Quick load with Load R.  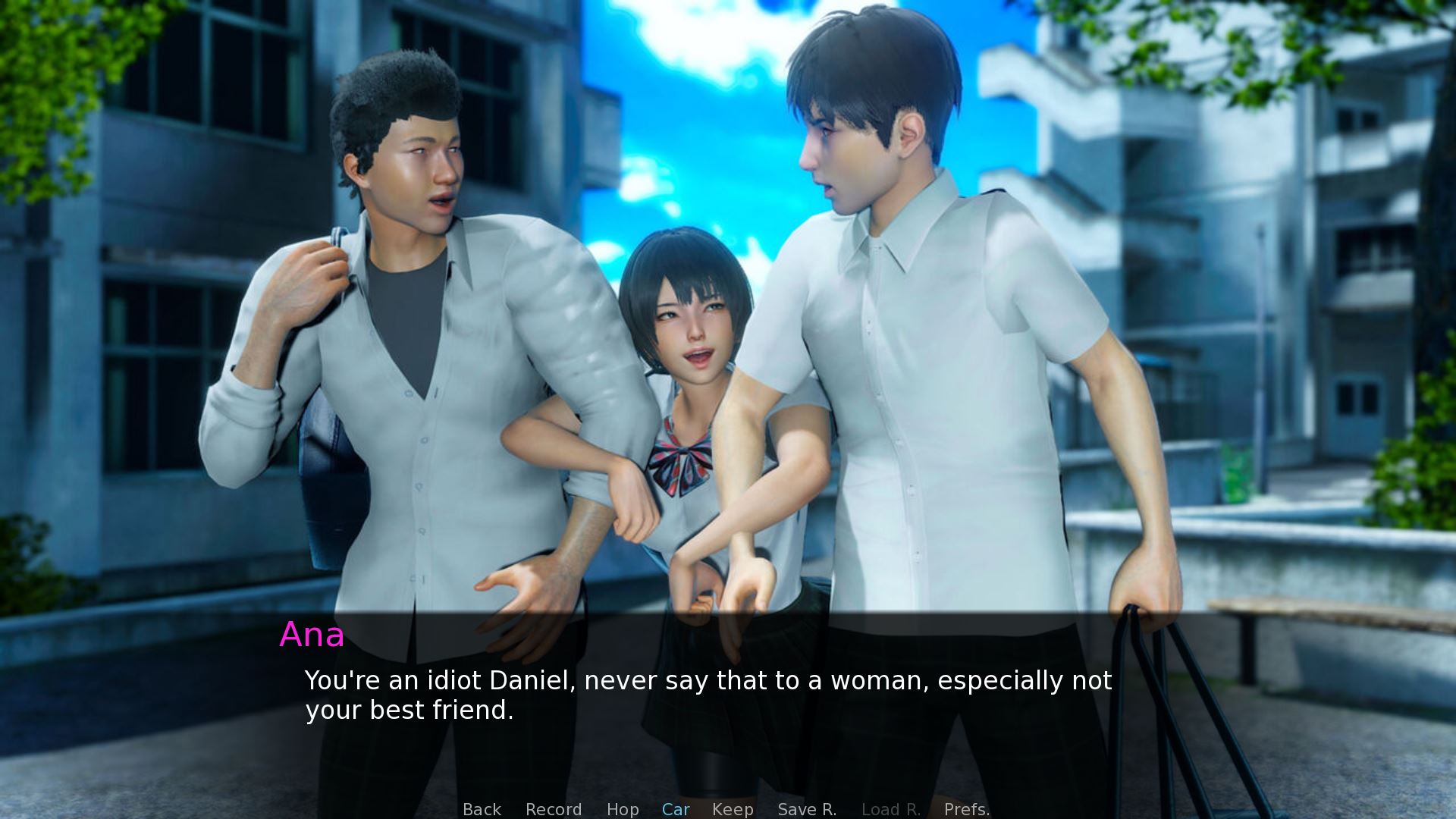click(x=891, y=809)
